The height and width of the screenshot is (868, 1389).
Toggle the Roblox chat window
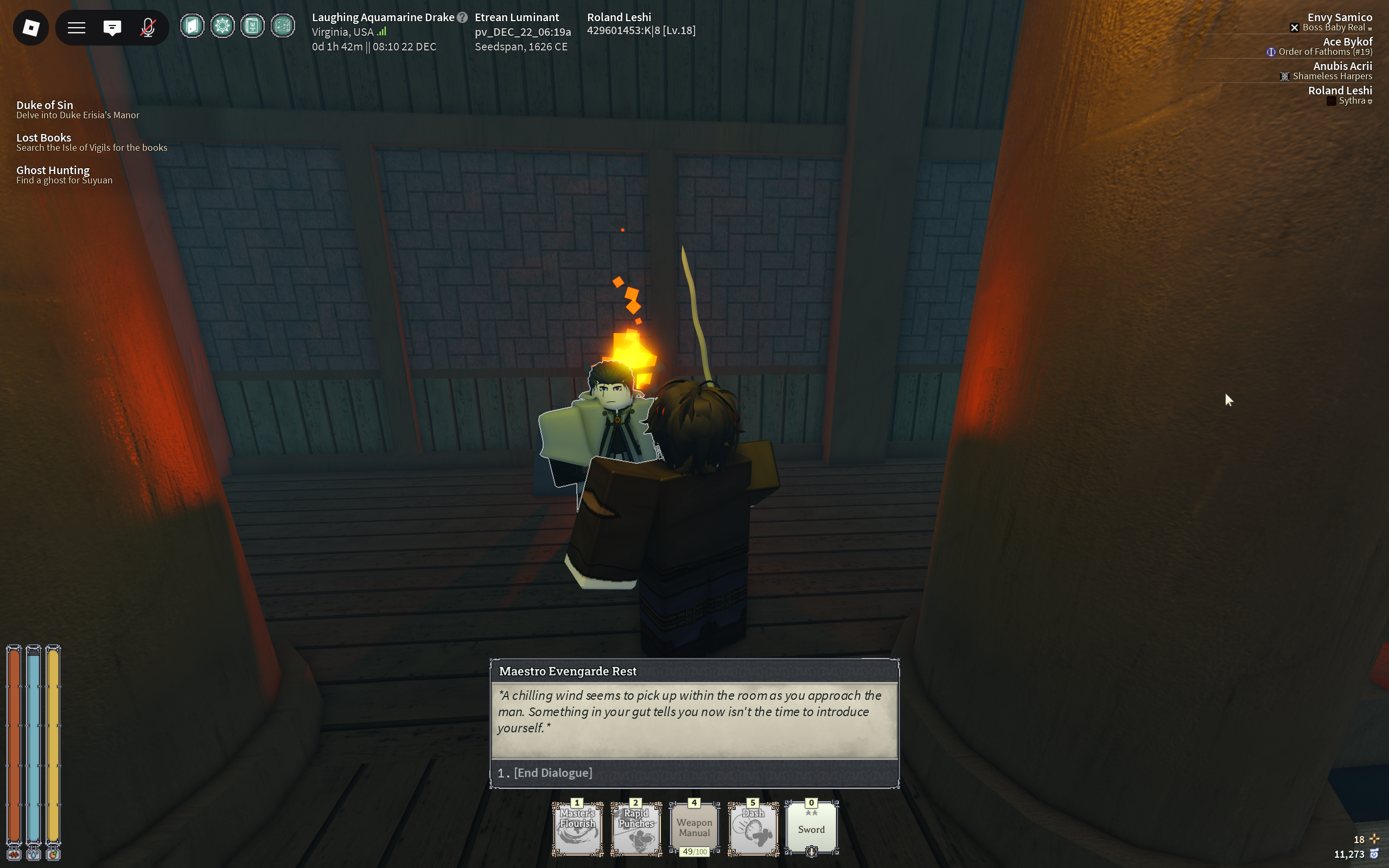pos(112,28)
